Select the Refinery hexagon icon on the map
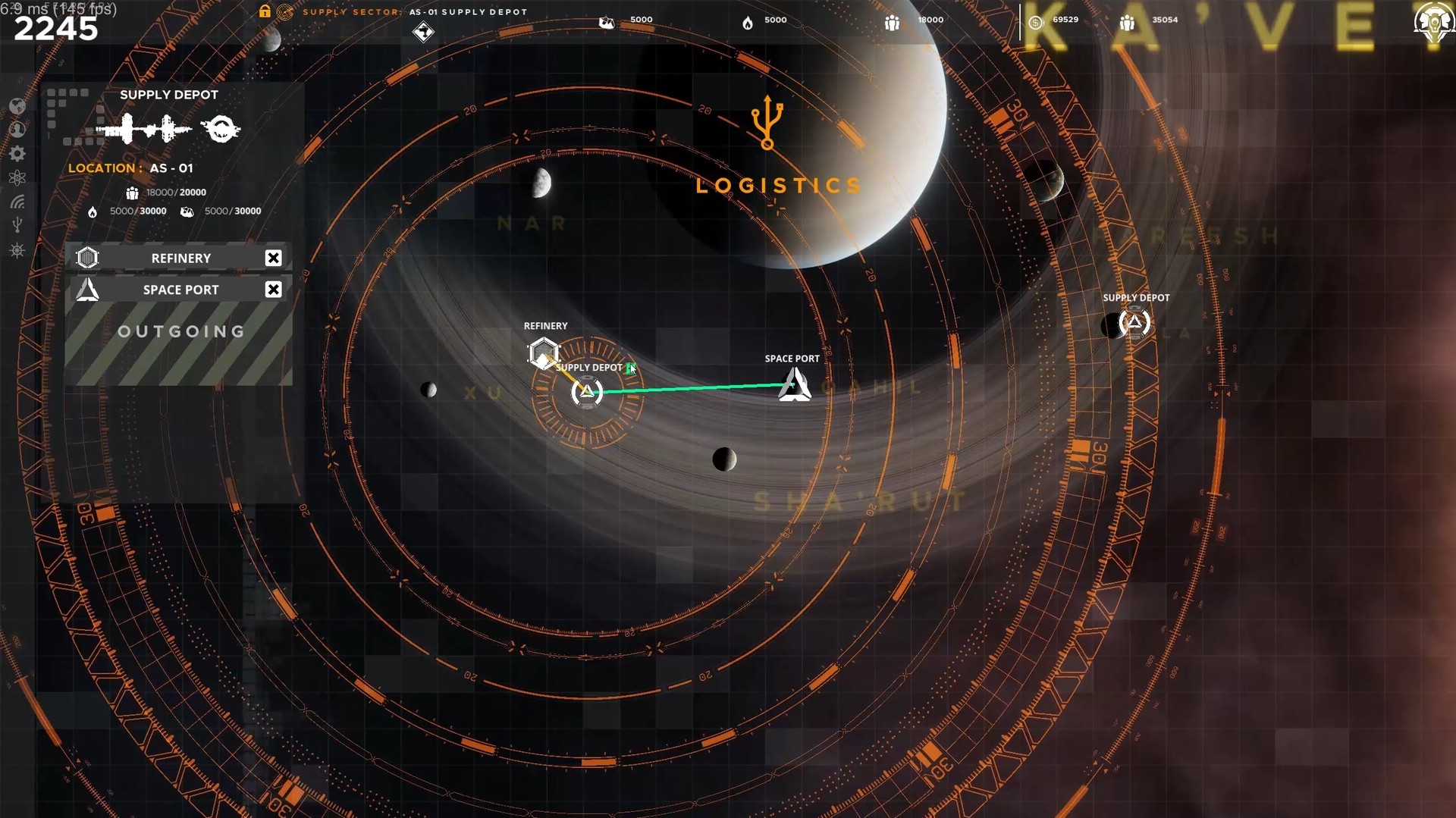The width and height of the screenshot is (1456, 818). (x=544, y=353)
